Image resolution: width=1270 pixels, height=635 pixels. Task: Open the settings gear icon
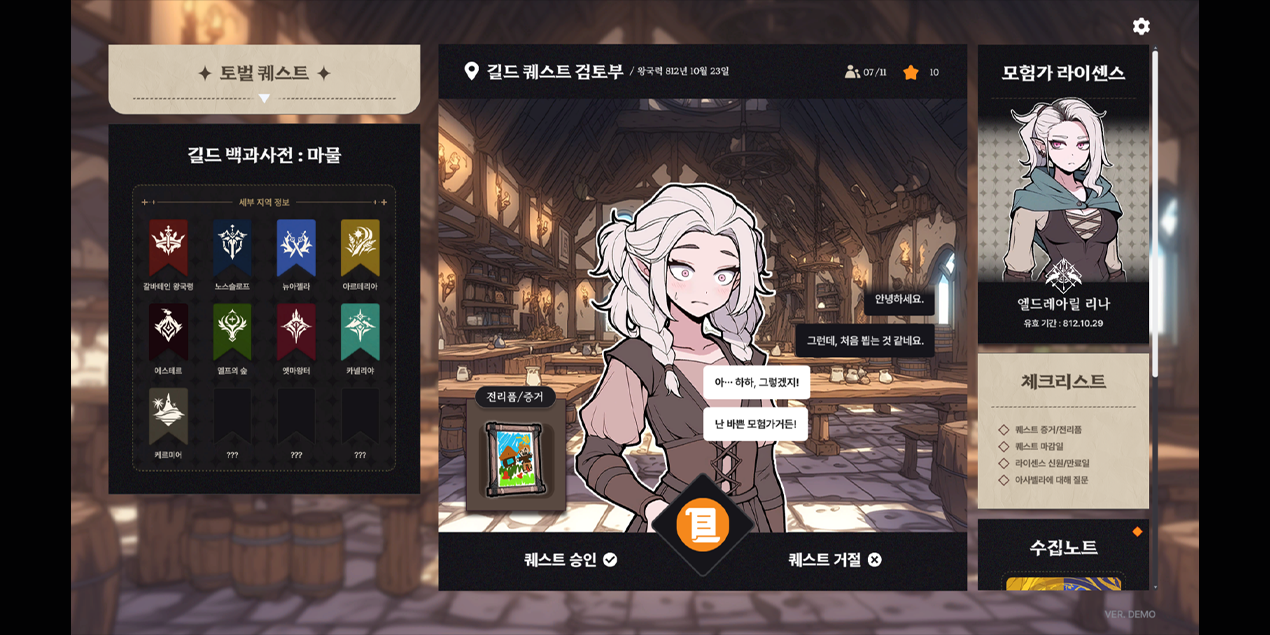click(x=1141, y=26)
